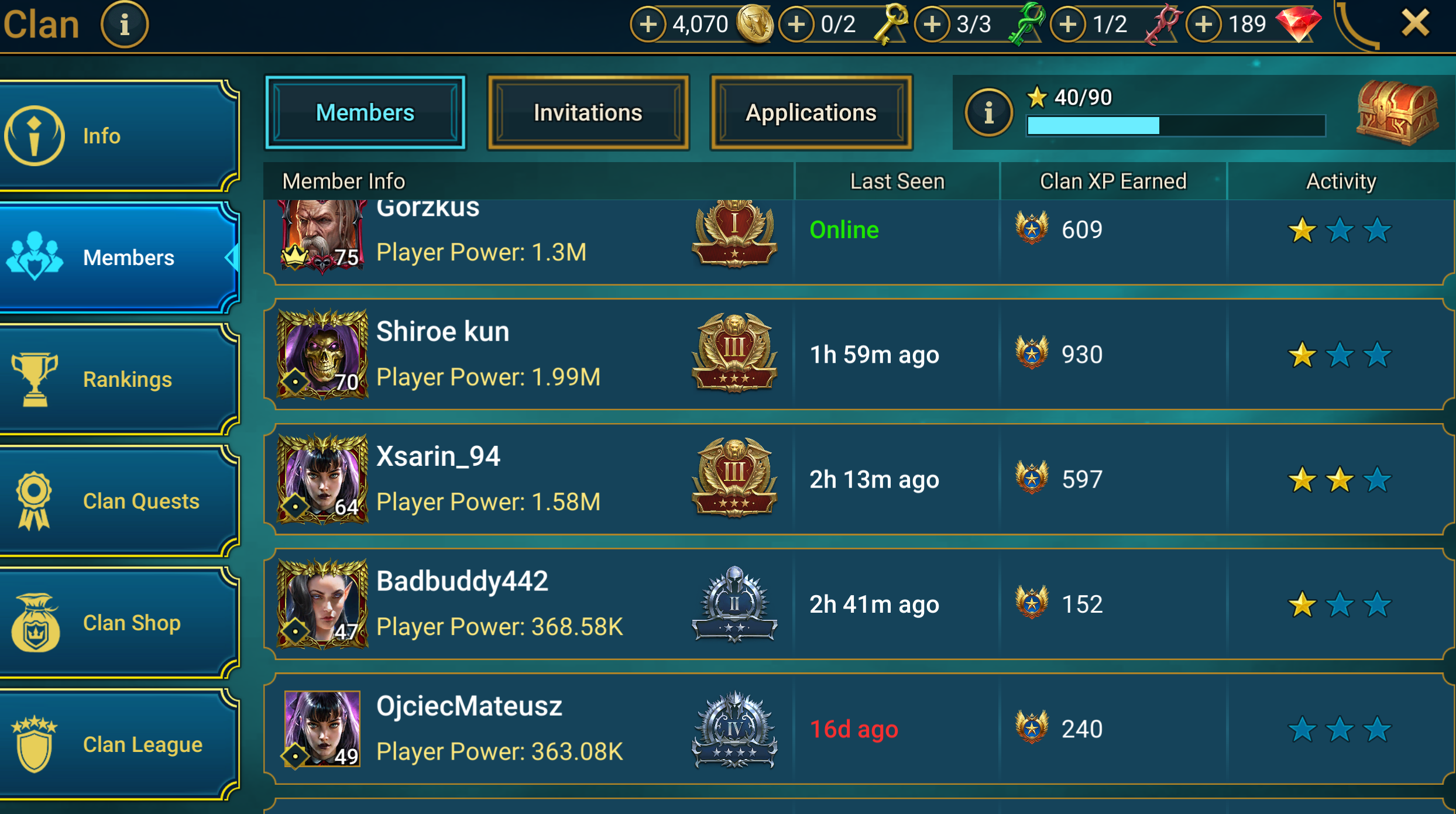Screen dimensions: 1456x814
Task: Close the Clan screen
Action: tap(1415, 24)
